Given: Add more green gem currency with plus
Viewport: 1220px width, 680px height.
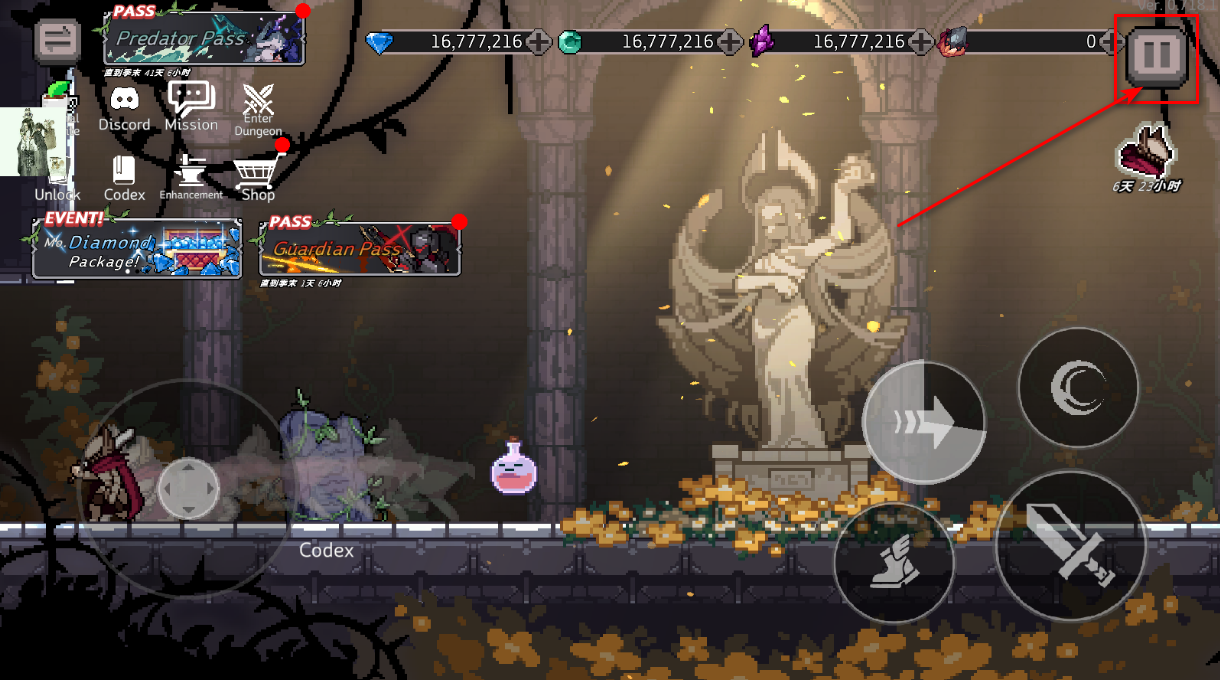Looking at the screenshot, I should pos(730,42).
